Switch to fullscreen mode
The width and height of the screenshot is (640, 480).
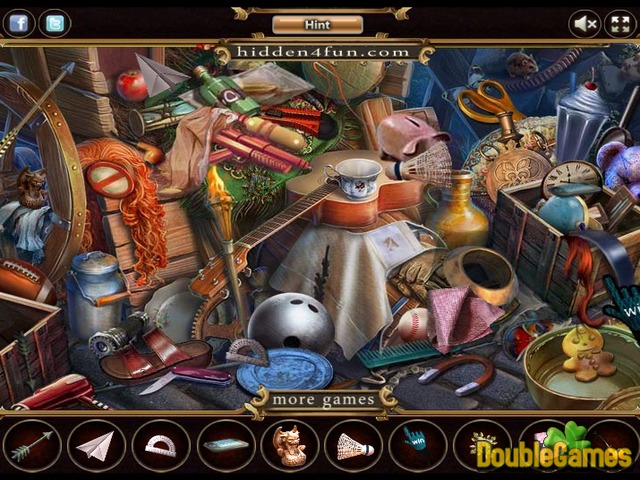(619, 23)
